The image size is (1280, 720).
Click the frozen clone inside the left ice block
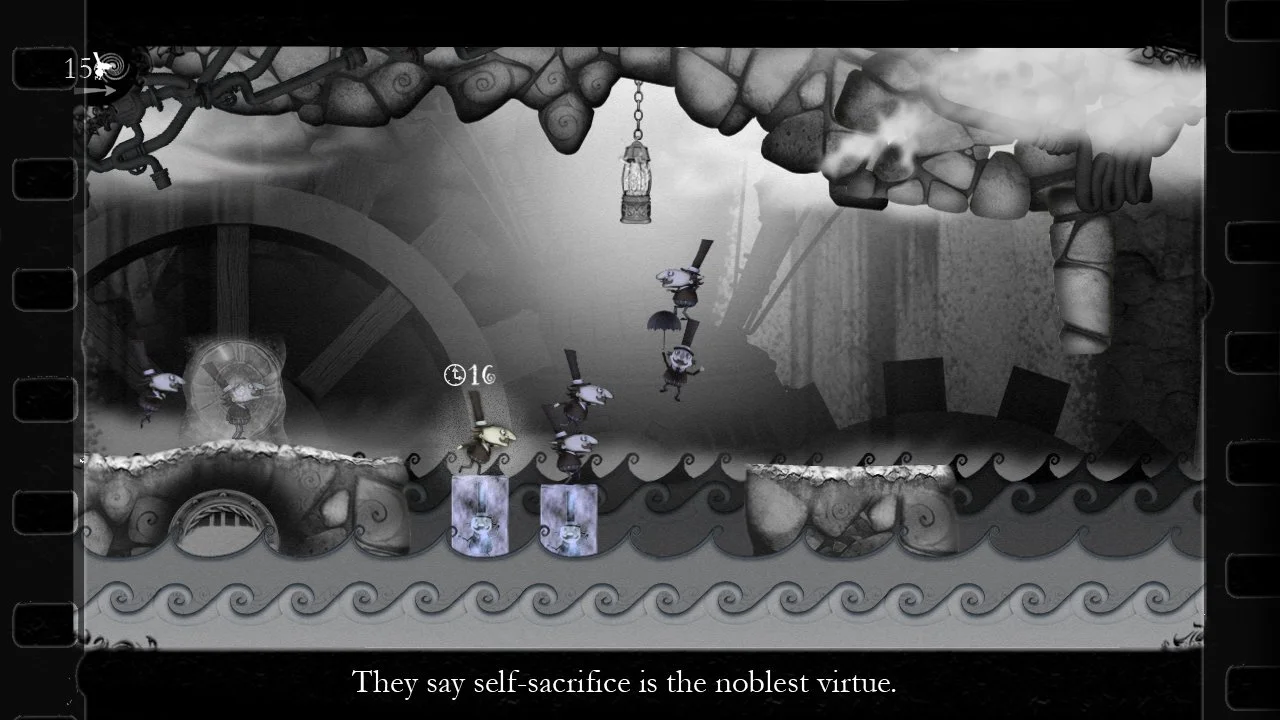tap(480, 525)
